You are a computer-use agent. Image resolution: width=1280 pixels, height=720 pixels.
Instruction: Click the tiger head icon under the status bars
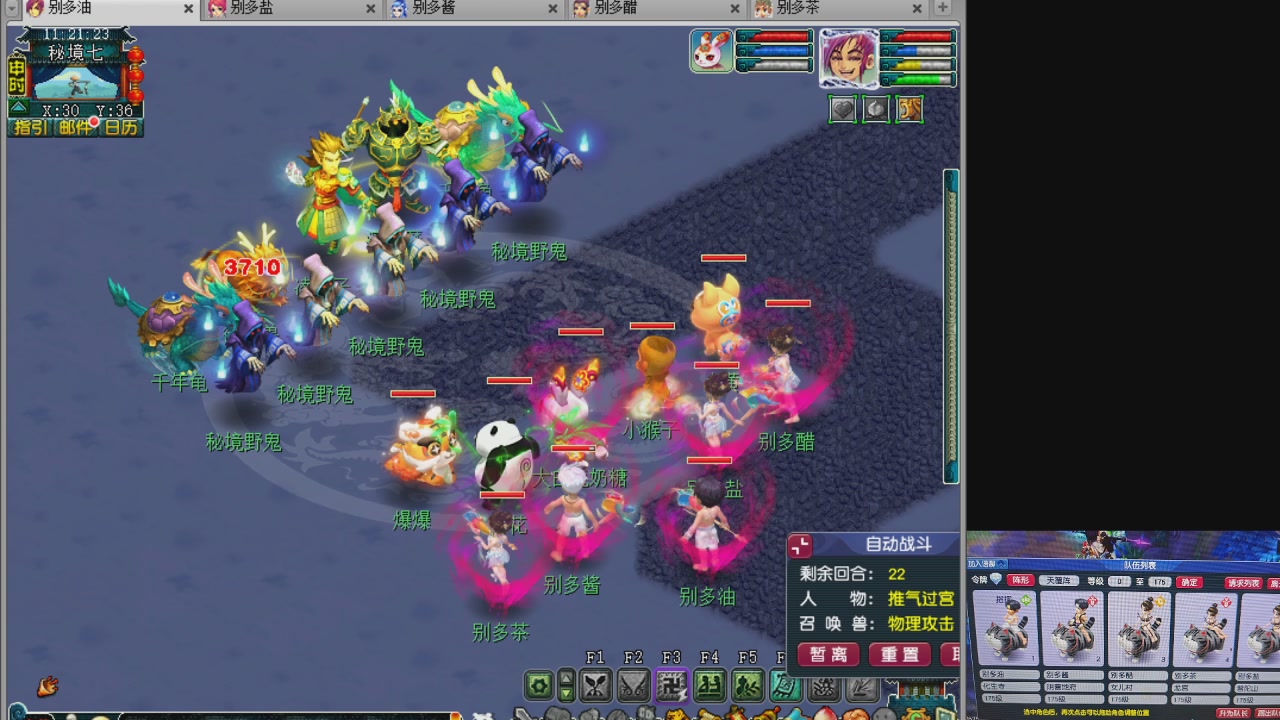tap(909, 109)
